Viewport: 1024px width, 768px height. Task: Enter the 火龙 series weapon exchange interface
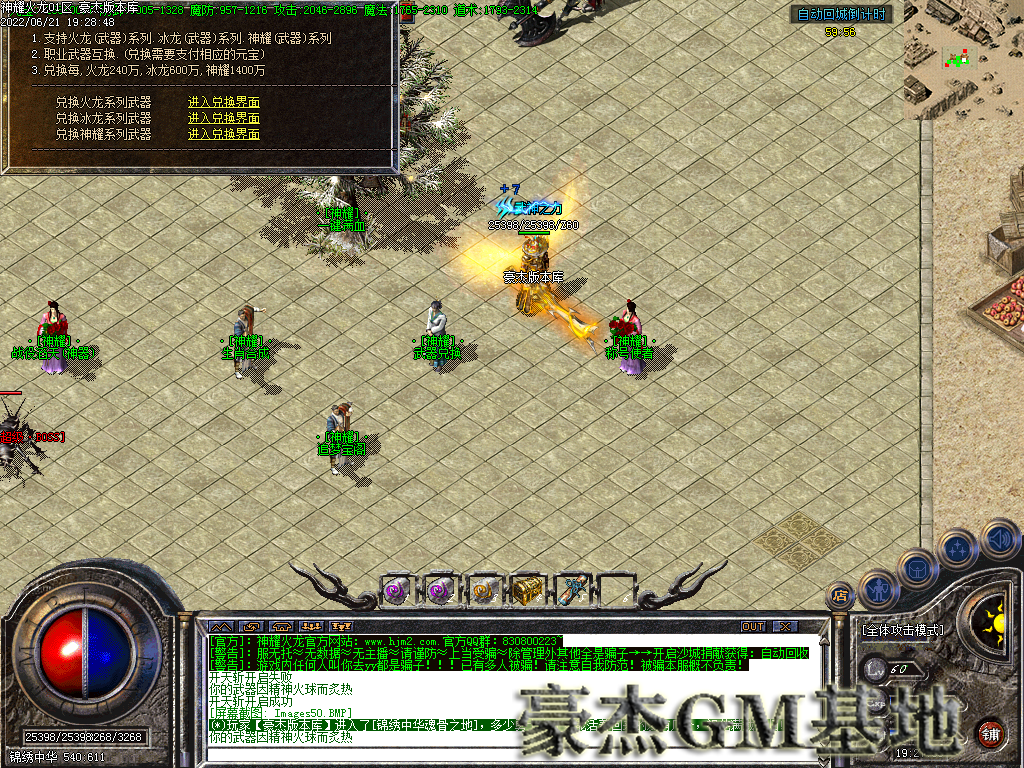tap(224, 102)
